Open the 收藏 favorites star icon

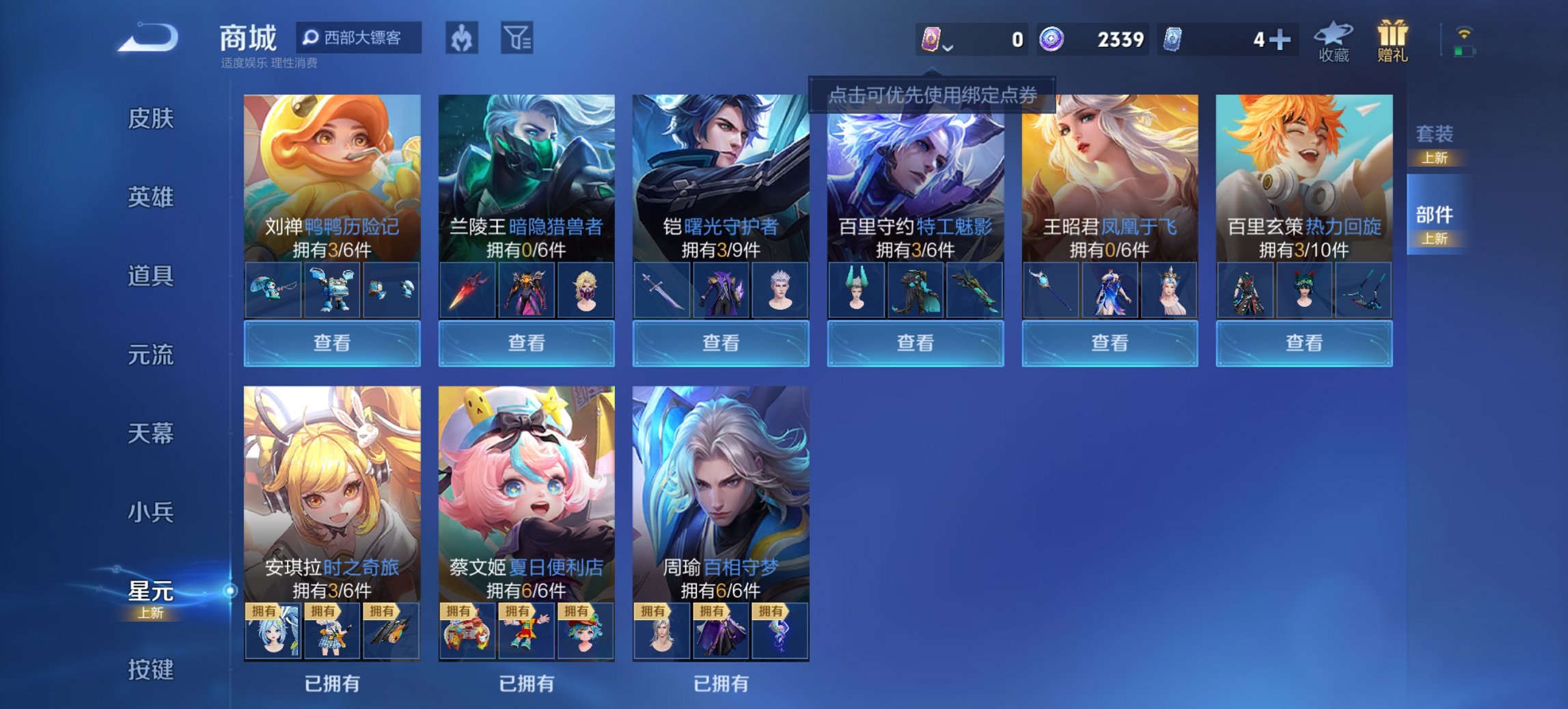(x=1332, y=38)
